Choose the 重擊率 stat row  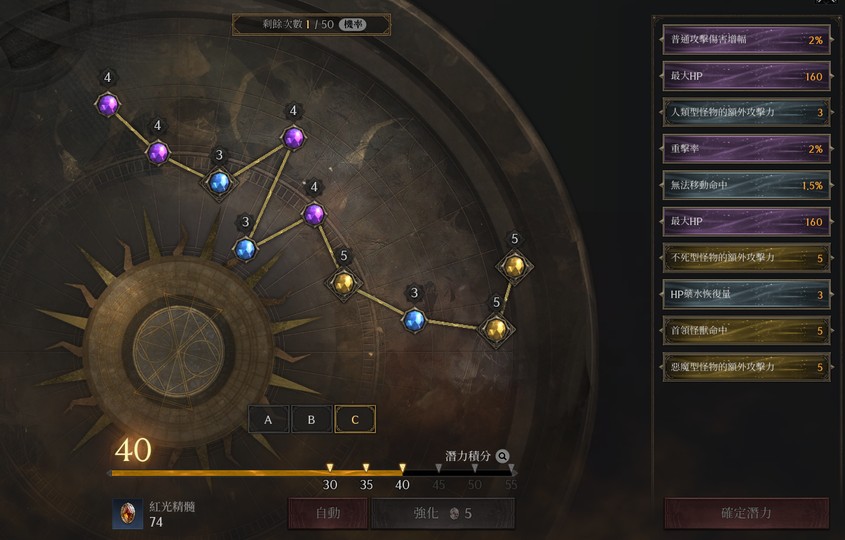(x=746, y=148)
